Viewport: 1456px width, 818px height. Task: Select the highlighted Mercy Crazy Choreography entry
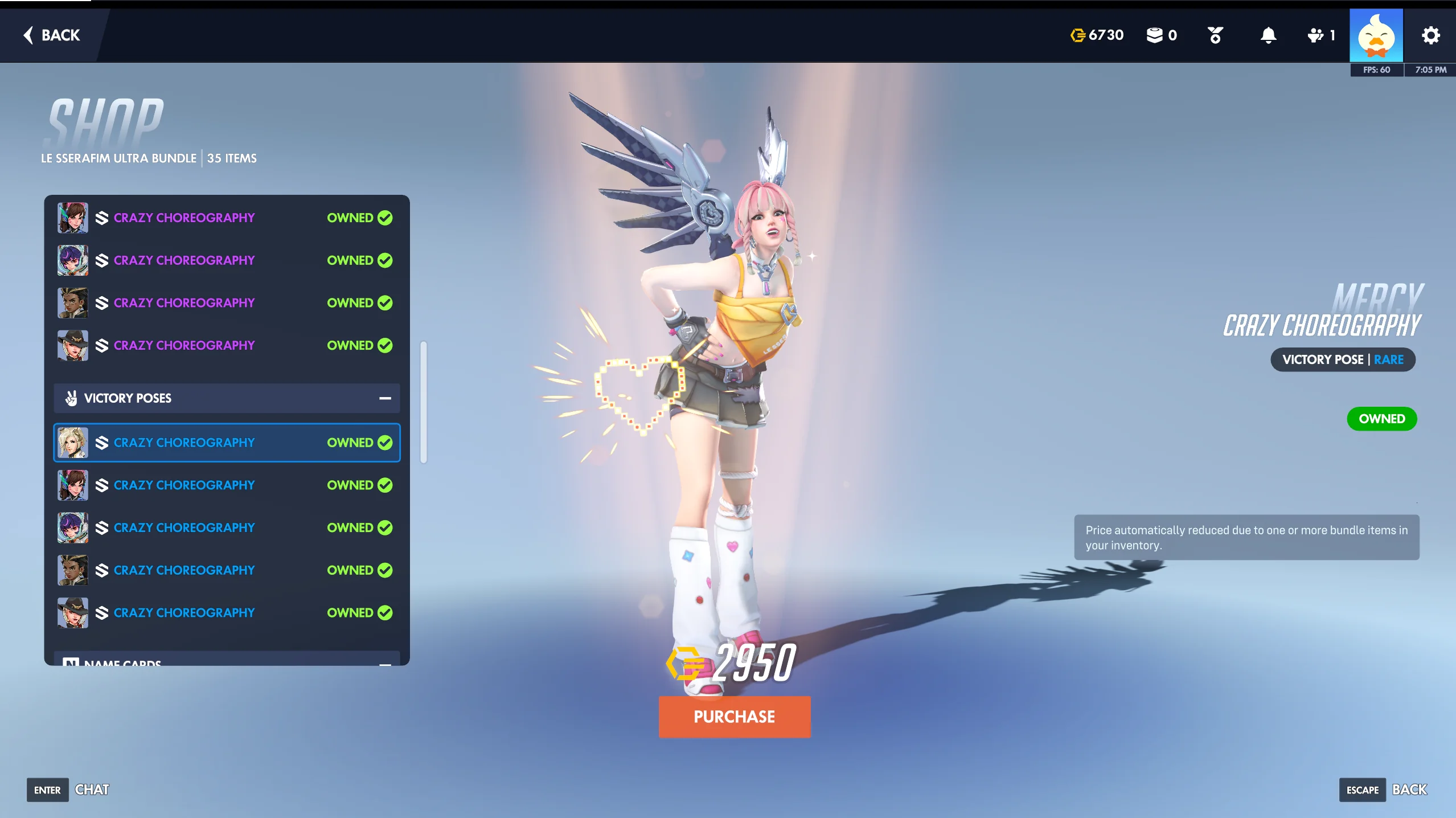click(227, 442)
